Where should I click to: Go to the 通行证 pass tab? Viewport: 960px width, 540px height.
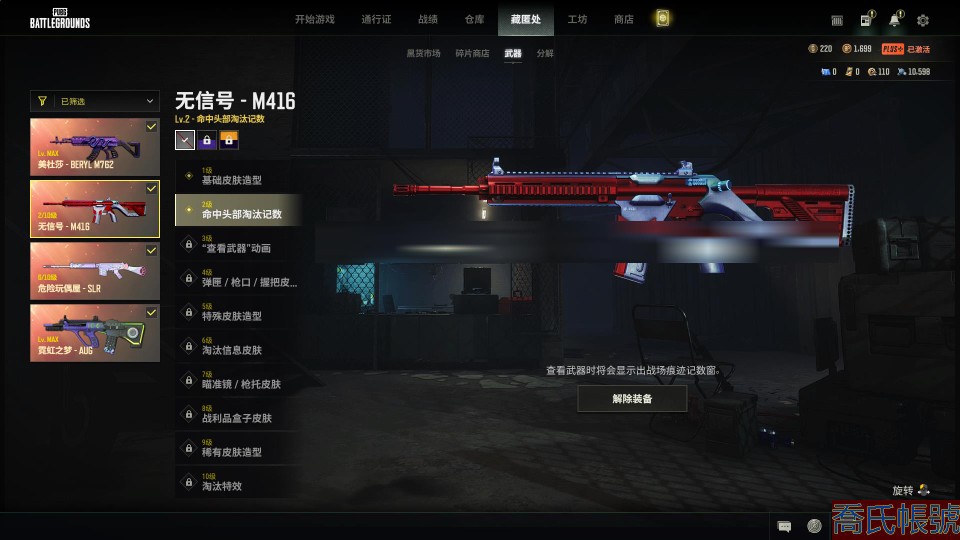click(x=376, y=19)
